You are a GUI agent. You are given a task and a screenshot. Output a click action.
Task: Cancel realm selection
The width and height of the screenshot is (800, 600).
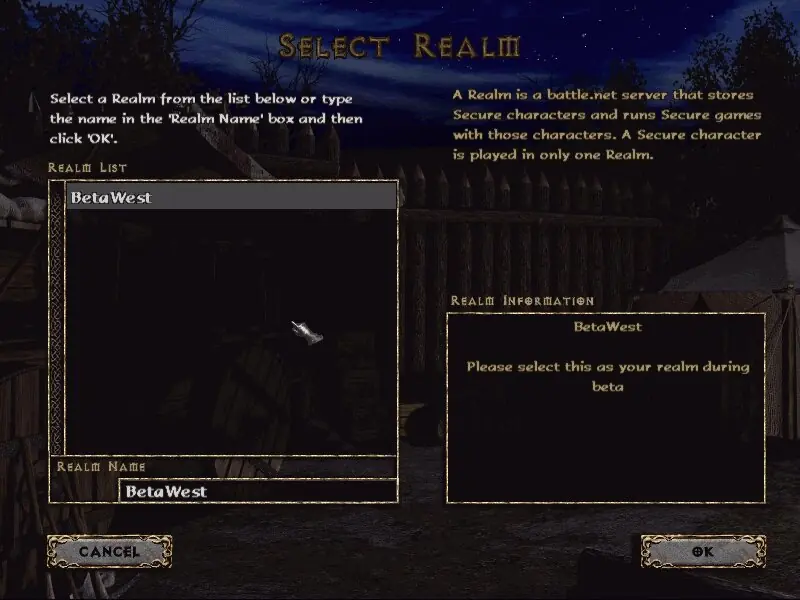(x=109, y=551)
